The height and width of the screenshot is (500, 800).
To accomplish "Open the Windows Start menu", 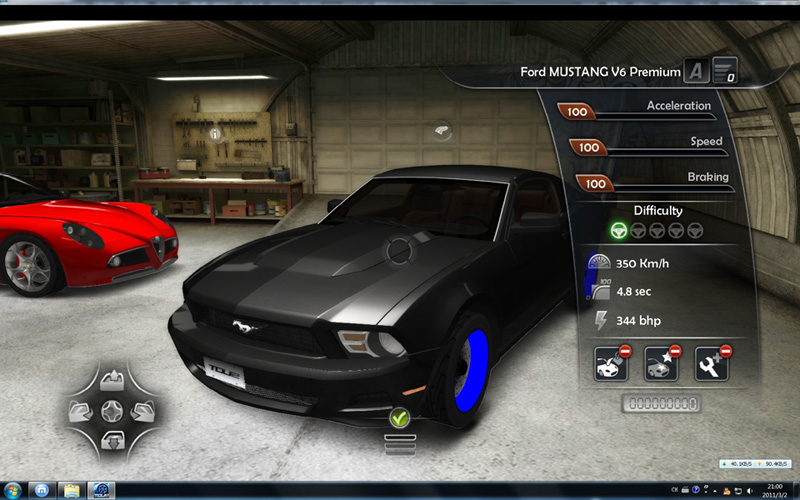I will coord(41,490).
